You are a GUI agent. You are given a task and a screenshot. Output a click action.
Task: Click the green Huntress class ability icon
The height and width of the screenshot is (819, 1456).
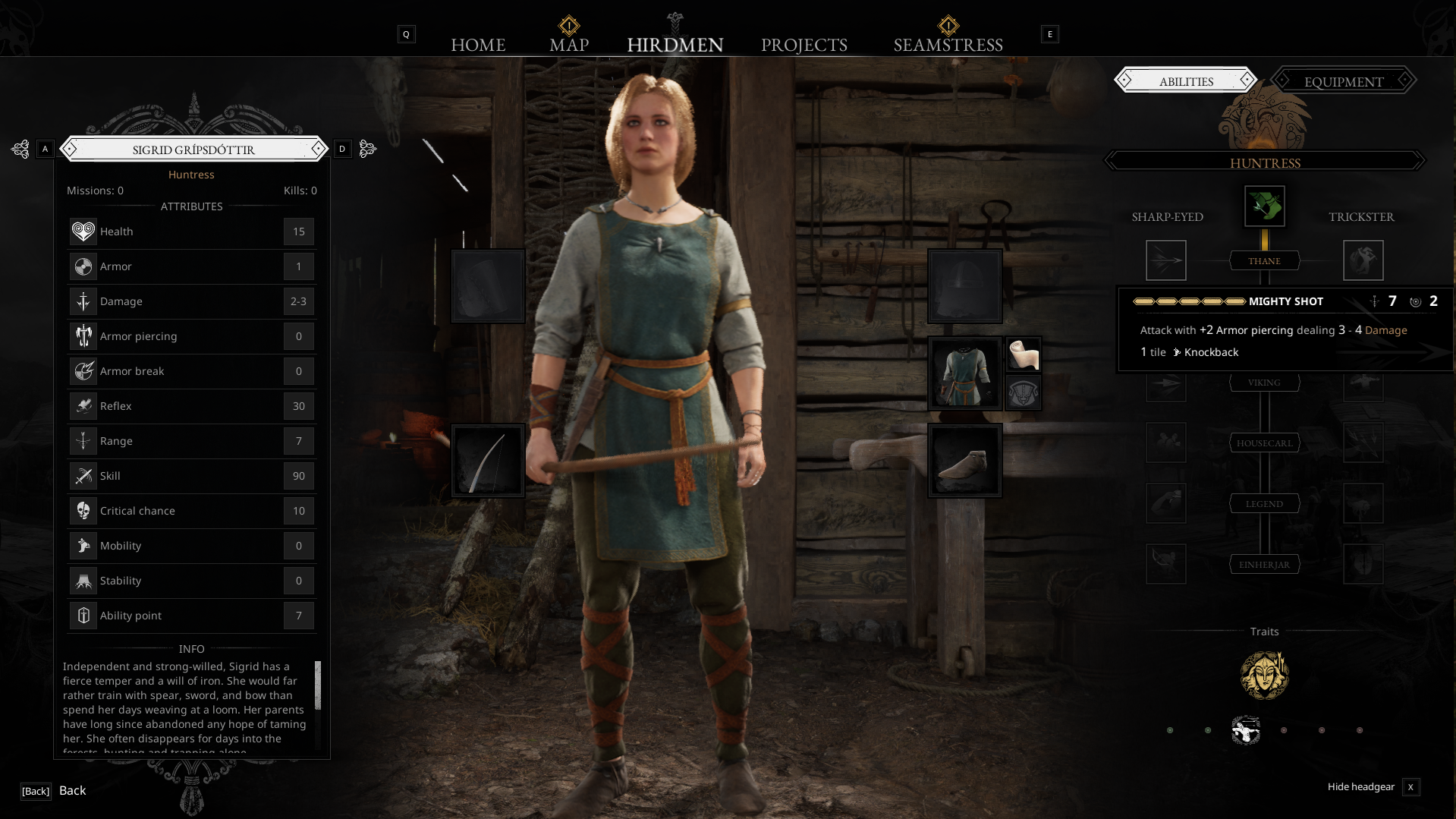coord(1264,206)
